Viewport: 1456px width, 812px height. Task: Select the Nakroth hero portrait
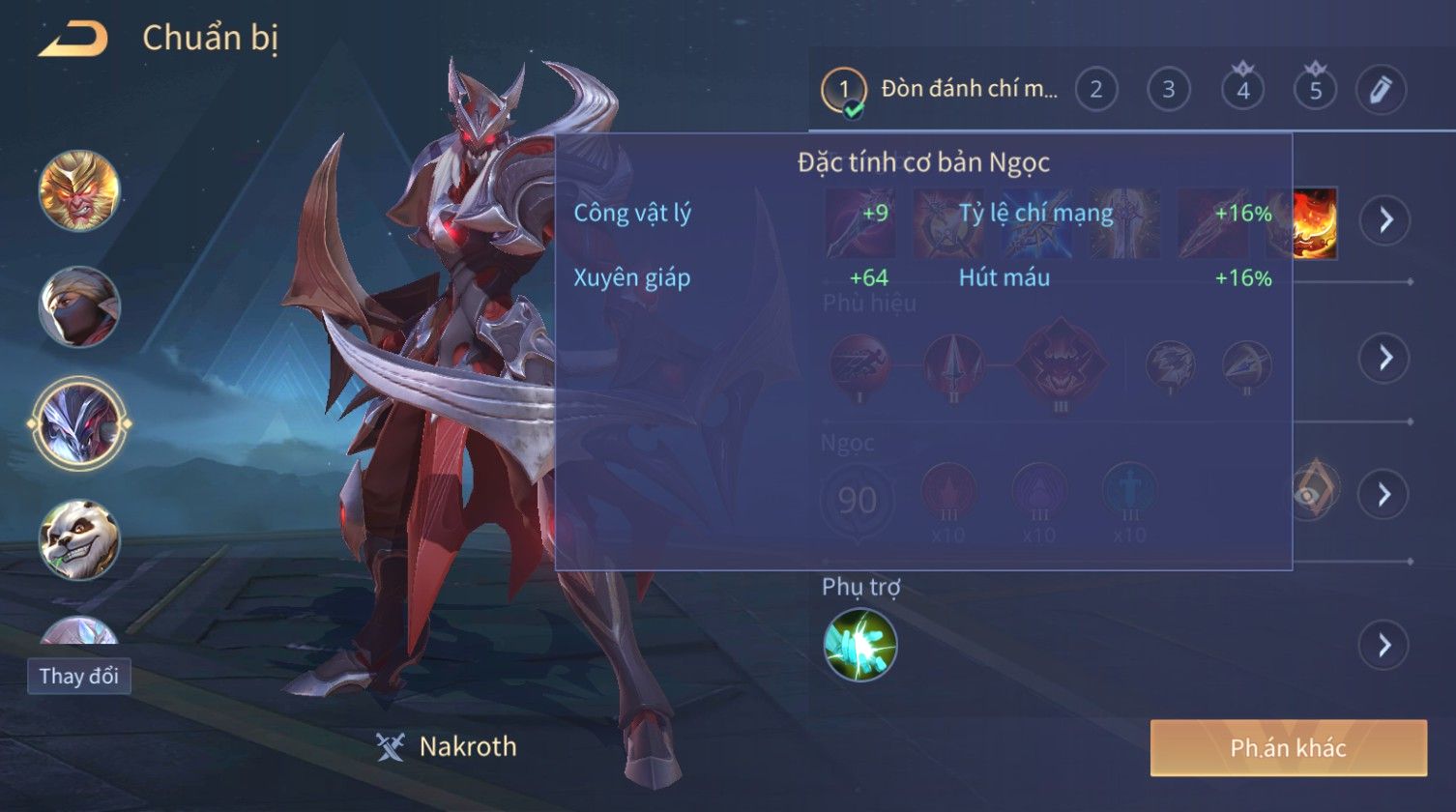(79, 423)
